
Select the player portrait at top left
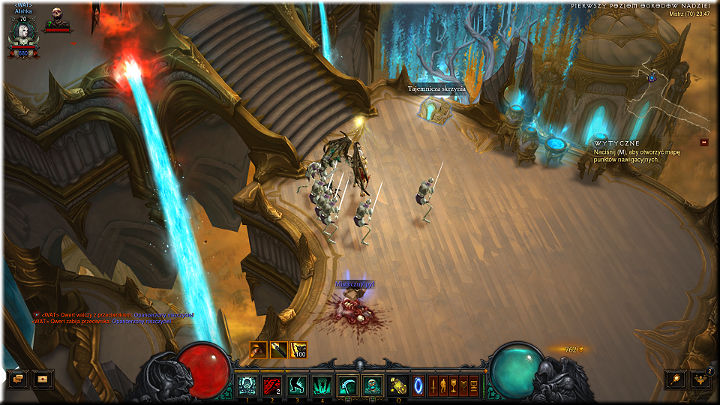(x=22, y=33)
